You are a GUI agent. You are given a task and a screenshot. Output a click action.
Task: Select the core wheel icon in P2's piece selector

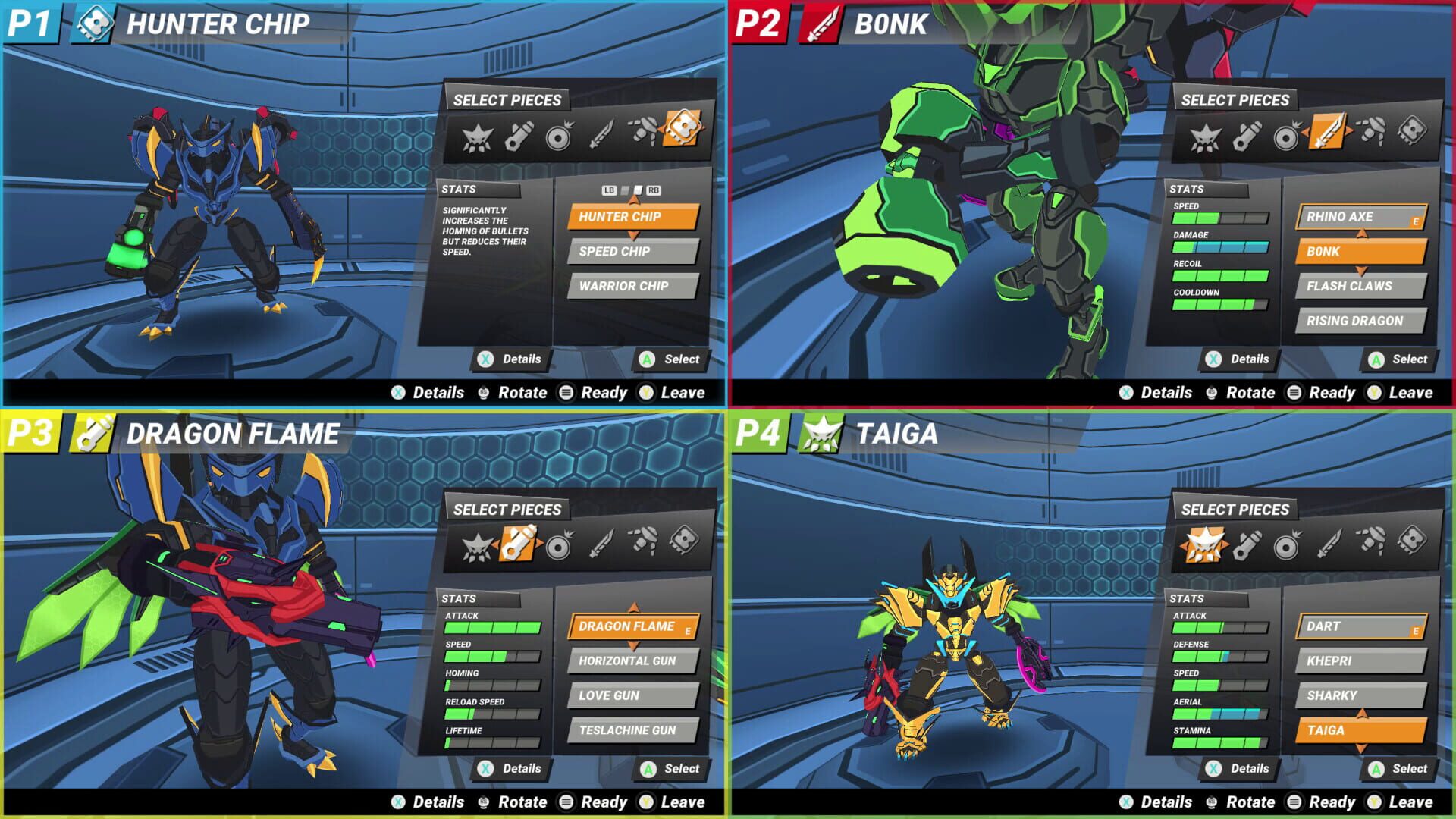(1288, 136)
